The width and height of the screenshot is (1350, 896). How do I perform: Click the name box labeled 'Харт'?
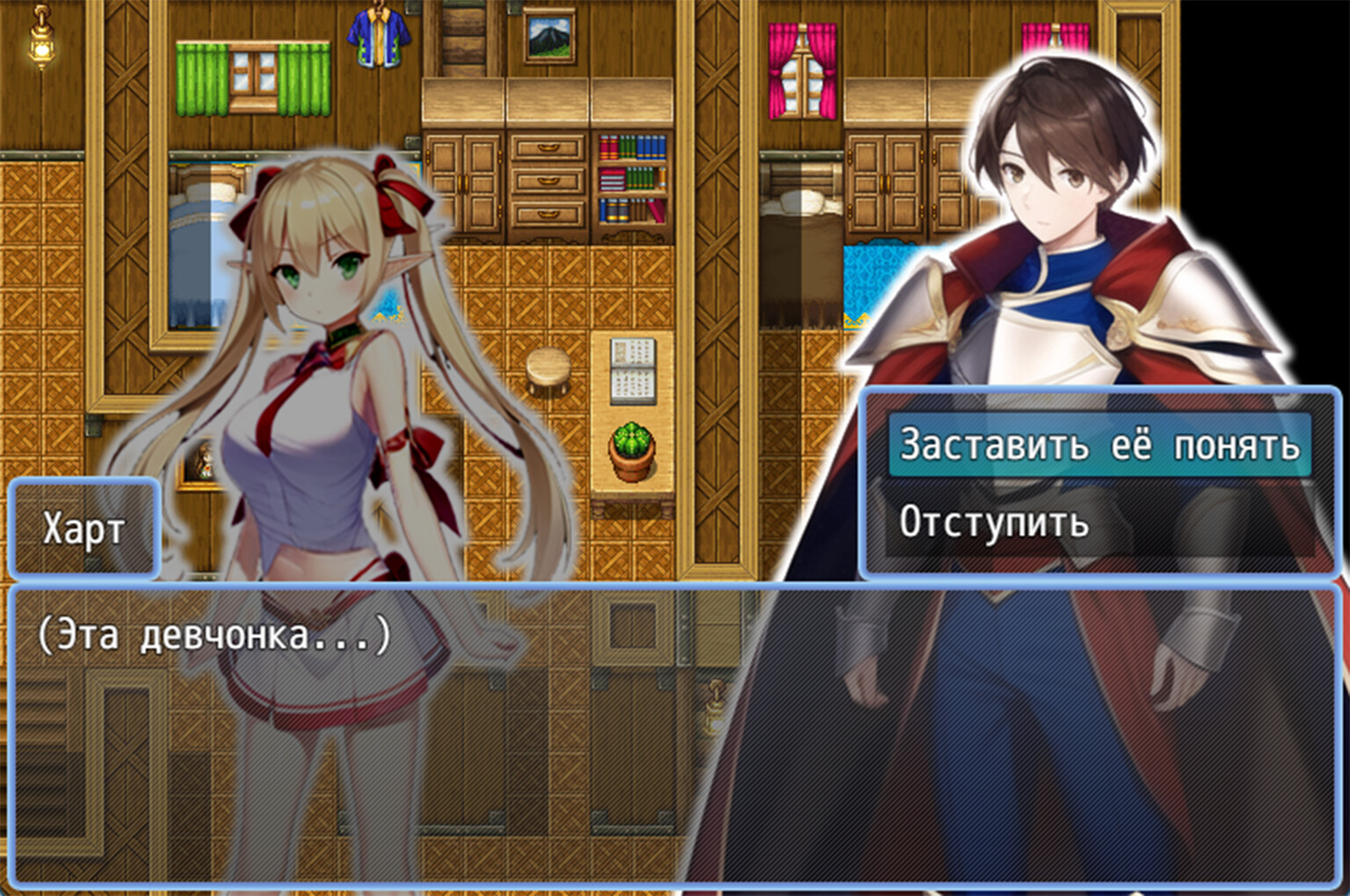click(x=84, y=528)
